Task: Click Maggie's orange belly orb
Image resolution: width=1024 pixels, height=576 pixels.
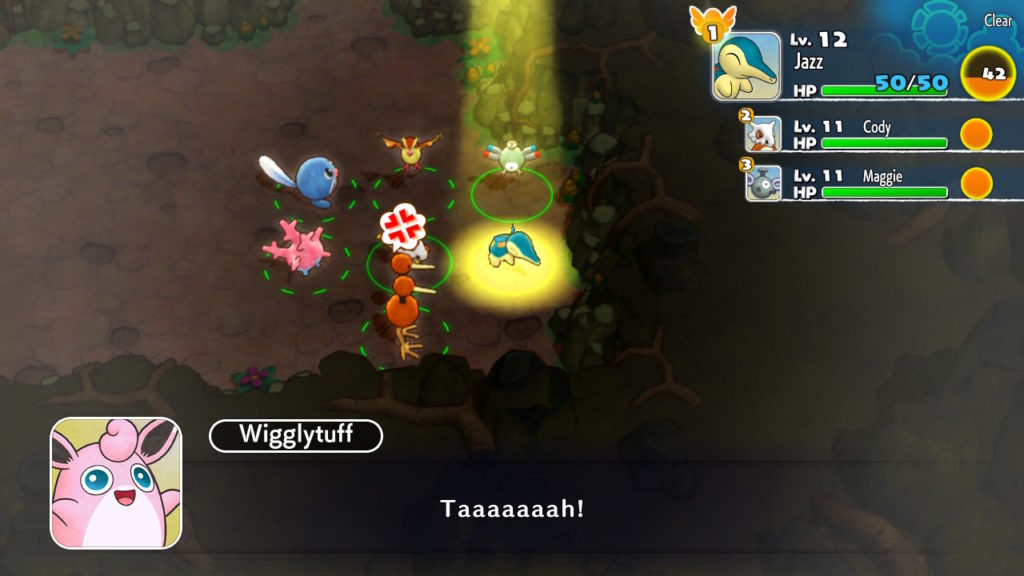Action: 976,183
